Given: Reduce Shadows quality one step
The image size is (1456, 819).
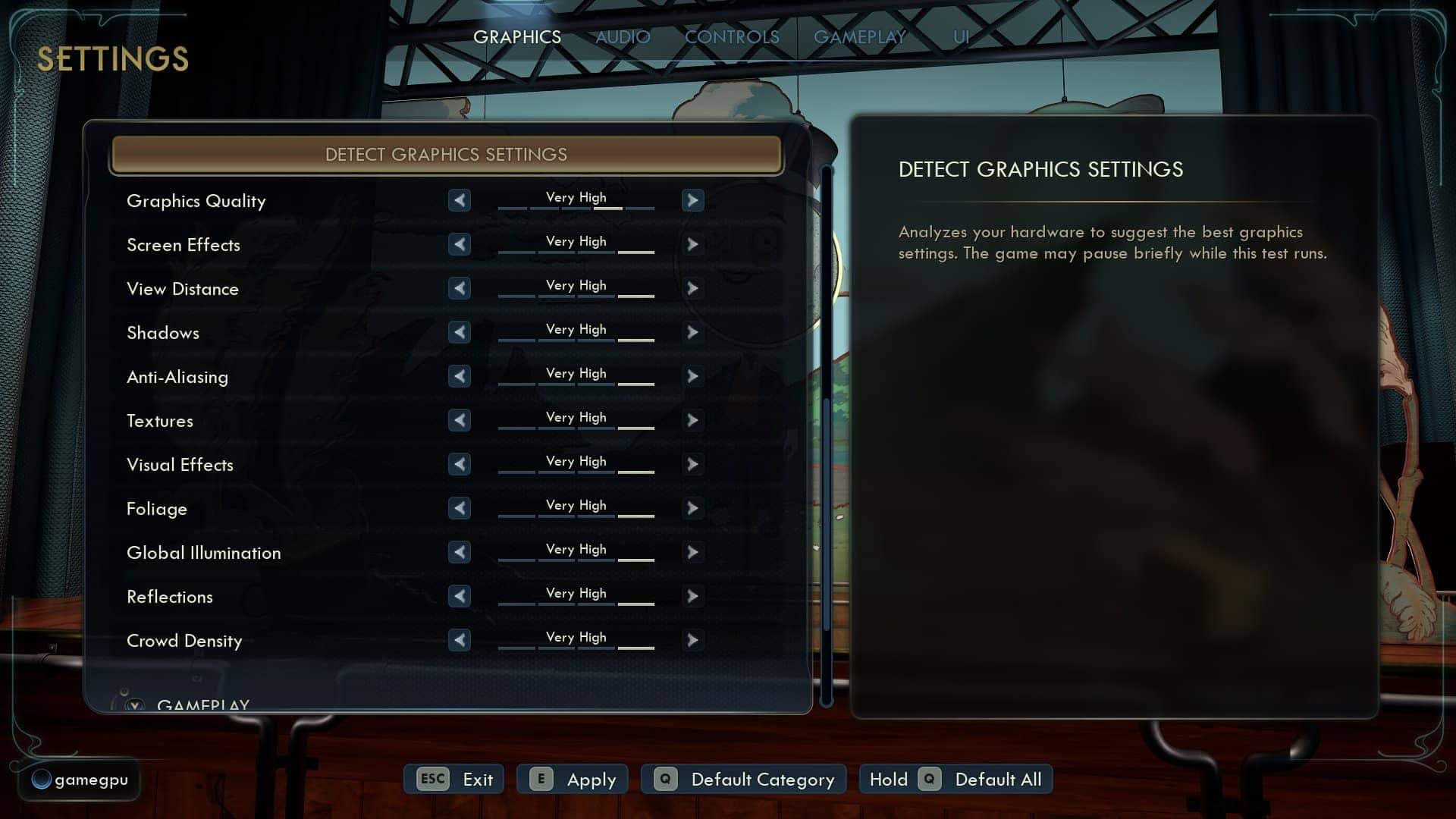Looking at the screenshot, I should tap(460, 332).
